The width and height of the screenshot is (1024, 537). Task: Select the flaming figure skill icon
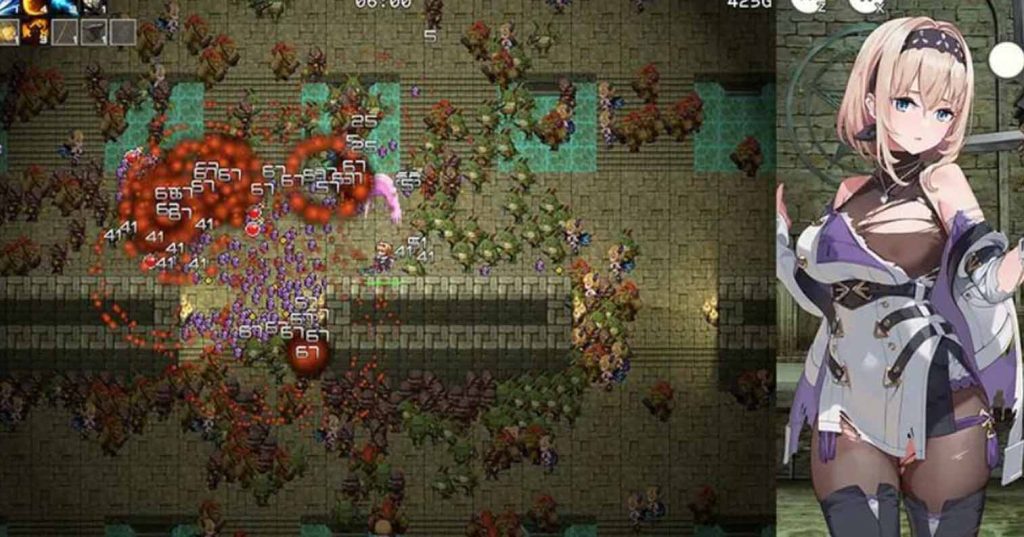(36, 33)
